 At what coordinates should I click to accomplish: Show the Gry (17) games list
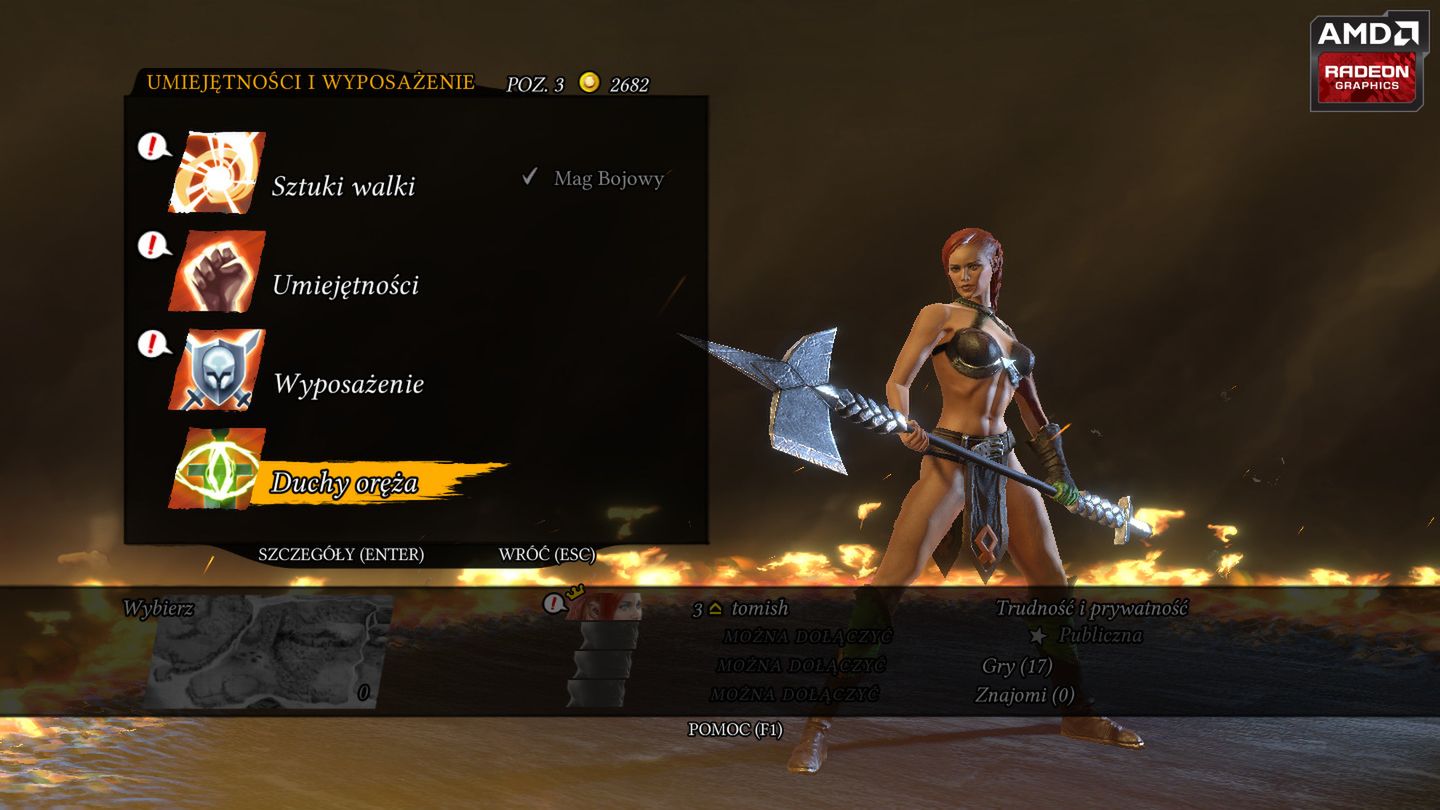[x=1017, y=666]
